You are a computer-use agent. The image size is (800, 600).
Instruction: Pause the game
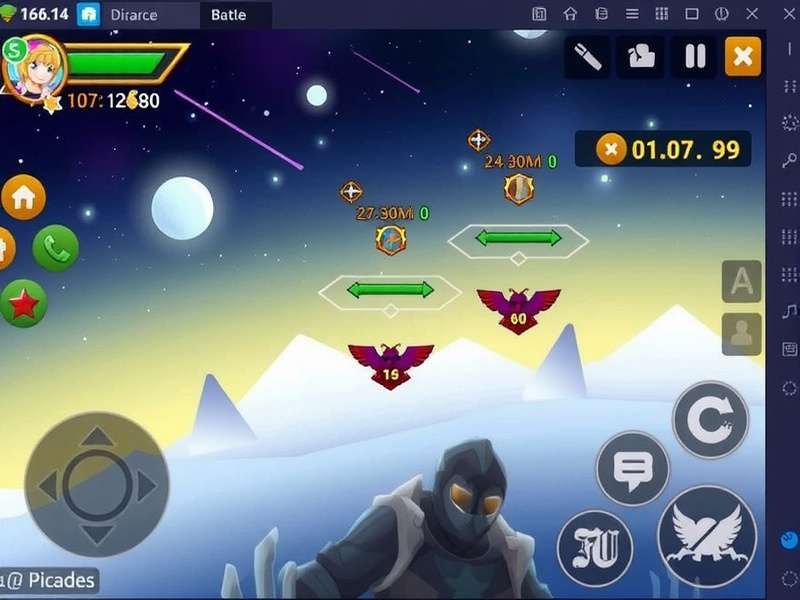coord(695,57)
